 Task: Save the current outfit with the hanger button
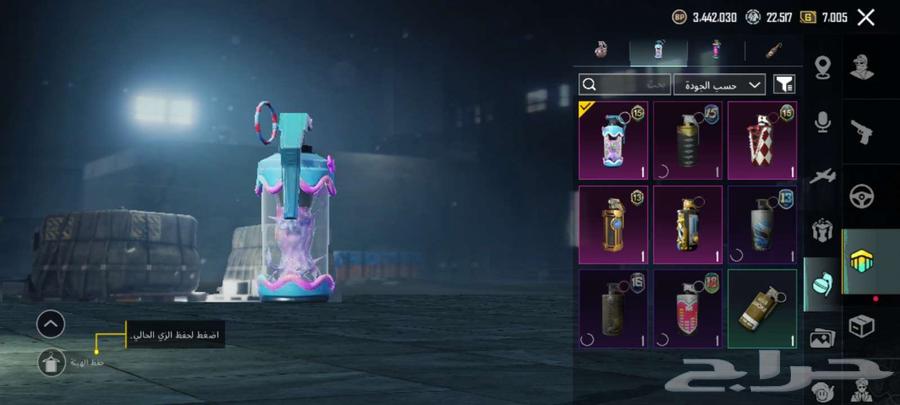click(51, 362)
